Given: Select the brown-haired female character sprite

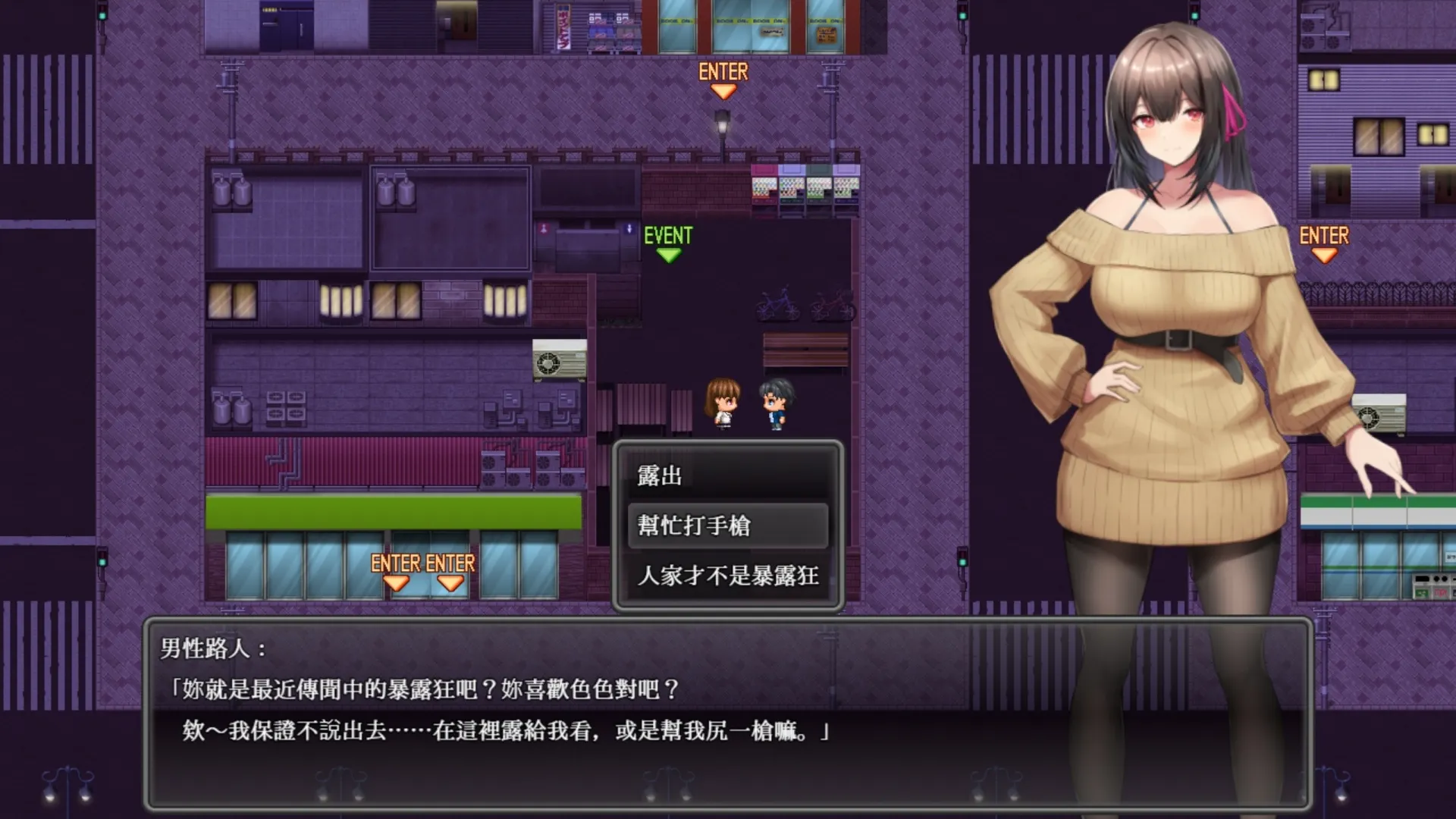Looking at the screenshot, I should (x=722, y=402).
